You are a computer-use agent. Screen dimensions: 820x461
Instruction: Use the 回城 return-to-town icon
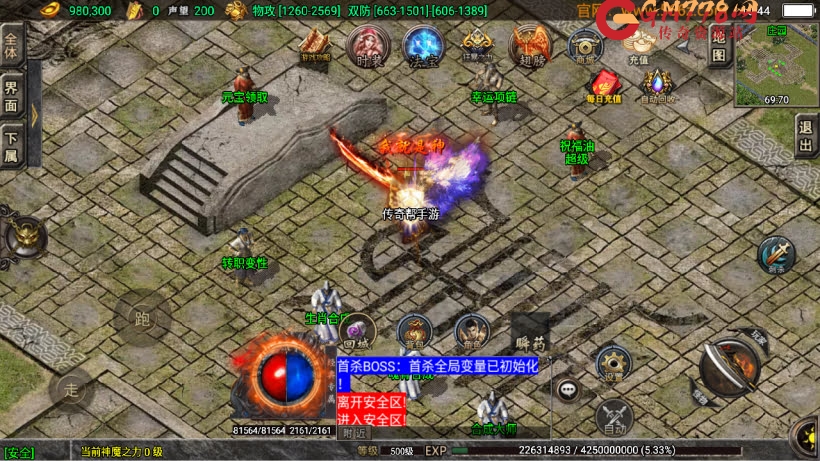click(x=357, y=331)
